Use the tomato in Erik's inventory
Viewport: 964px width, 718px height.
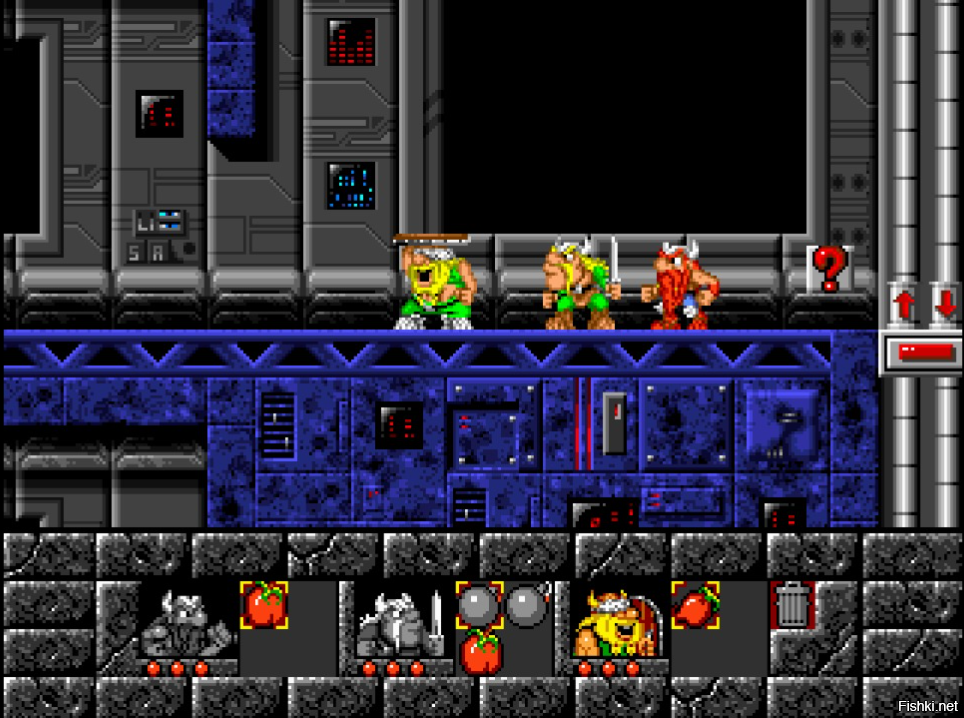[x=264, y=606]
